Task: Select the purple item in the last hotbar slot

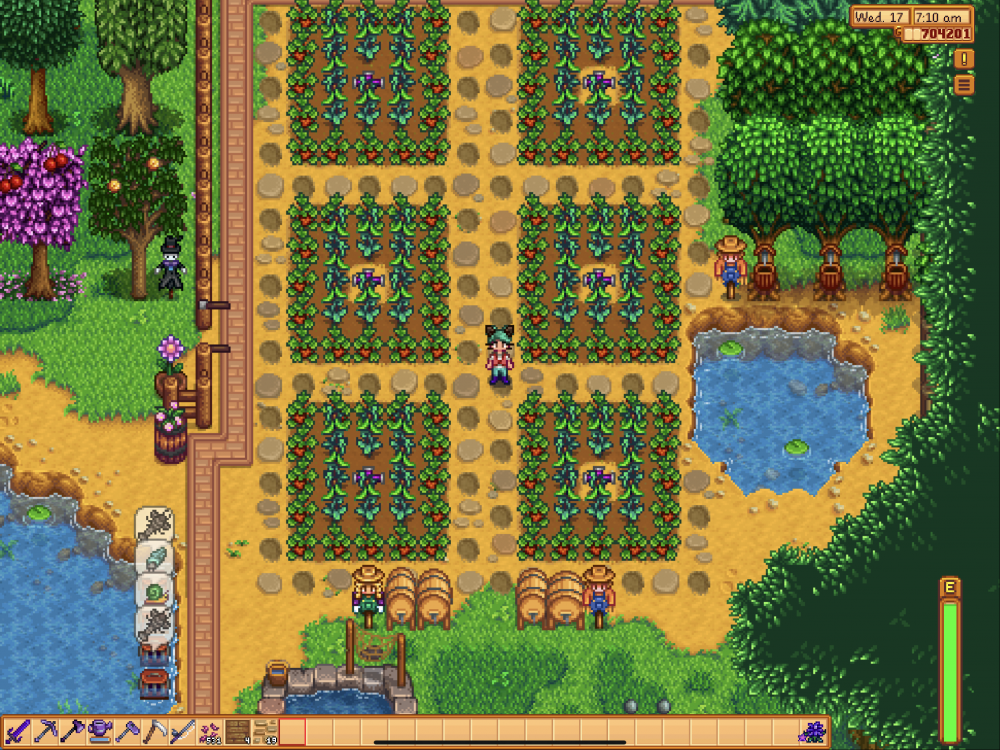Action: 813,732
